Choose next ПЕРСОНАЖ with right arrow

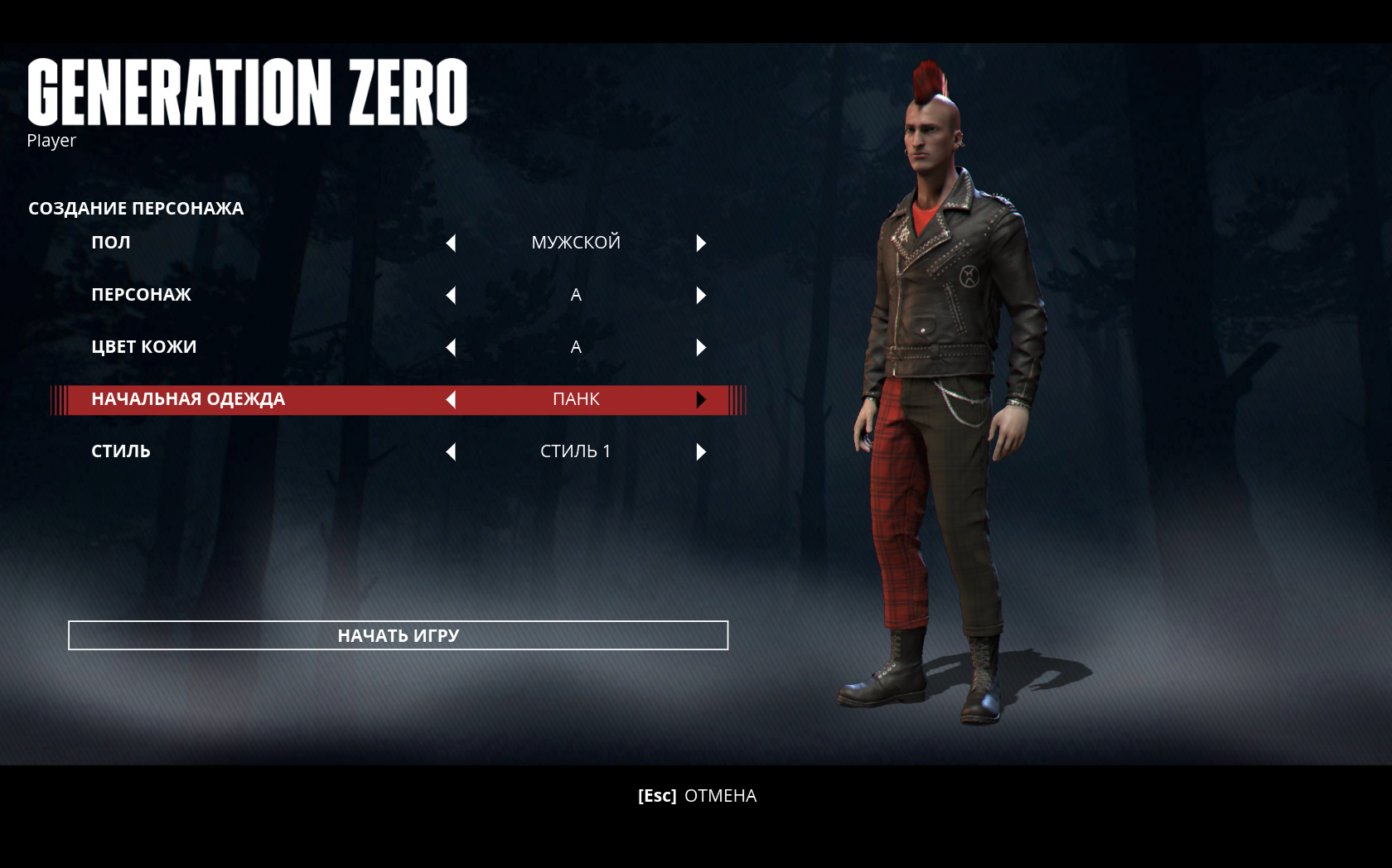(701, 295)
